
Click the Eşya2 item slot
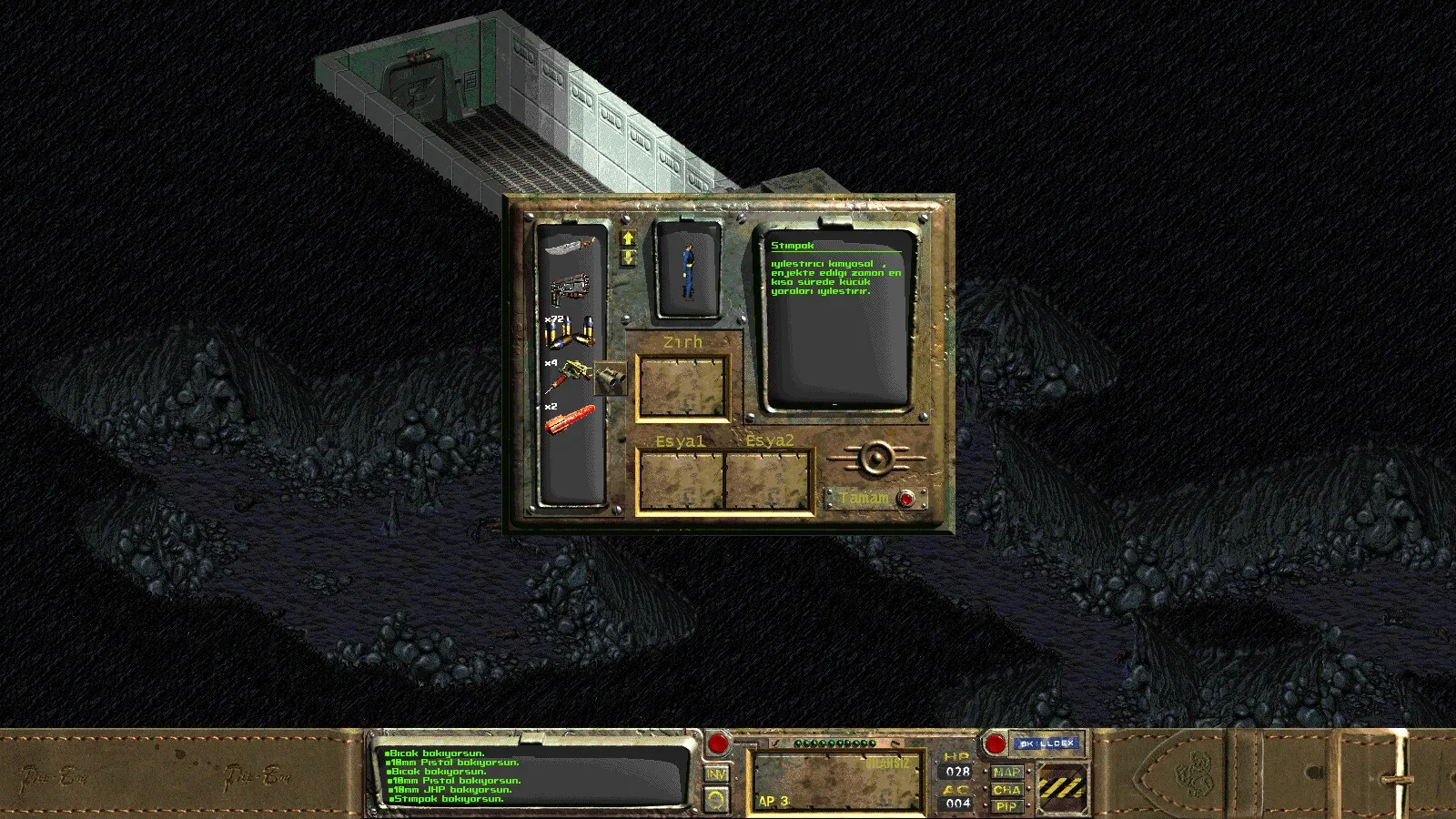point(767,481)
